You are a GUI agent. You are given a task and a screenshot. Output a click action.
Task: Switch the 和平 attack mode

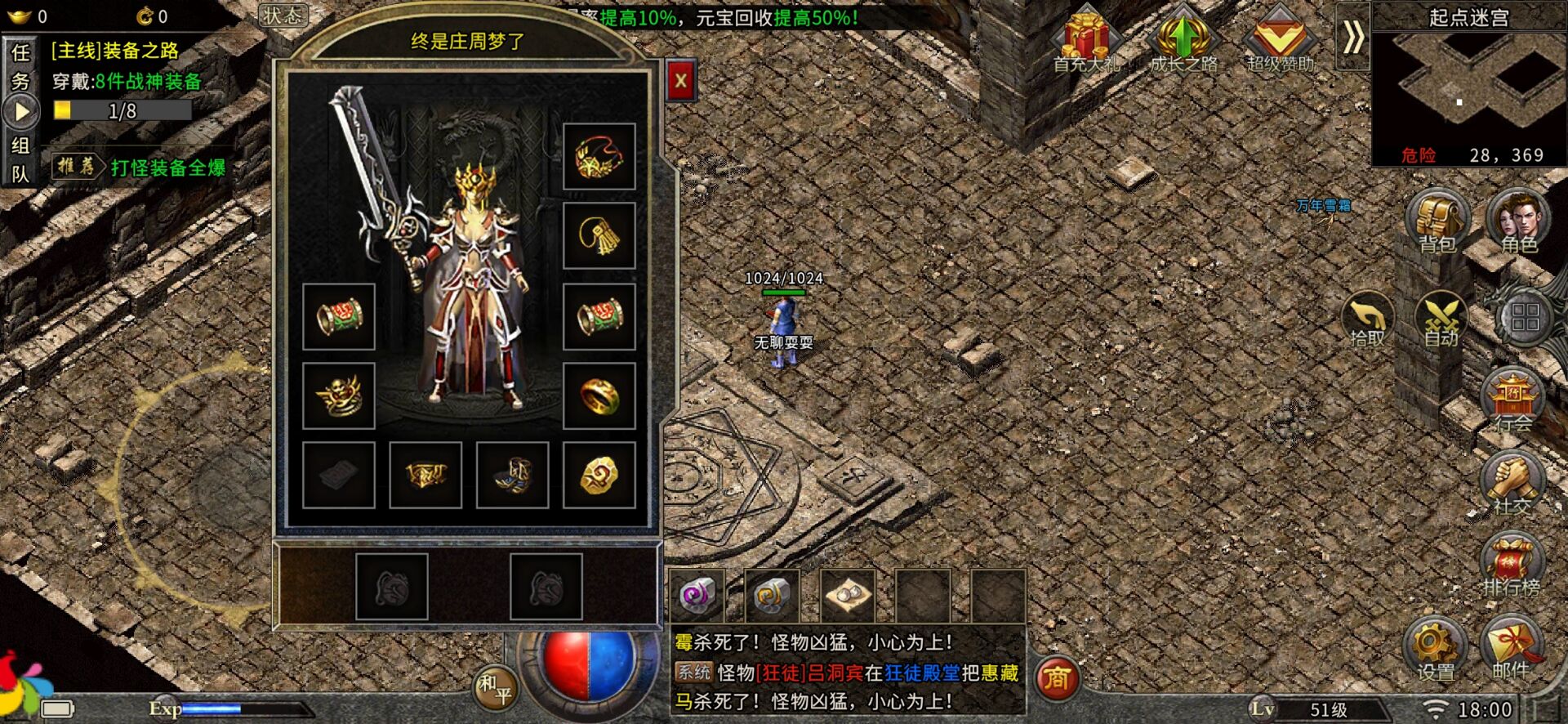[x=495, y=688]
